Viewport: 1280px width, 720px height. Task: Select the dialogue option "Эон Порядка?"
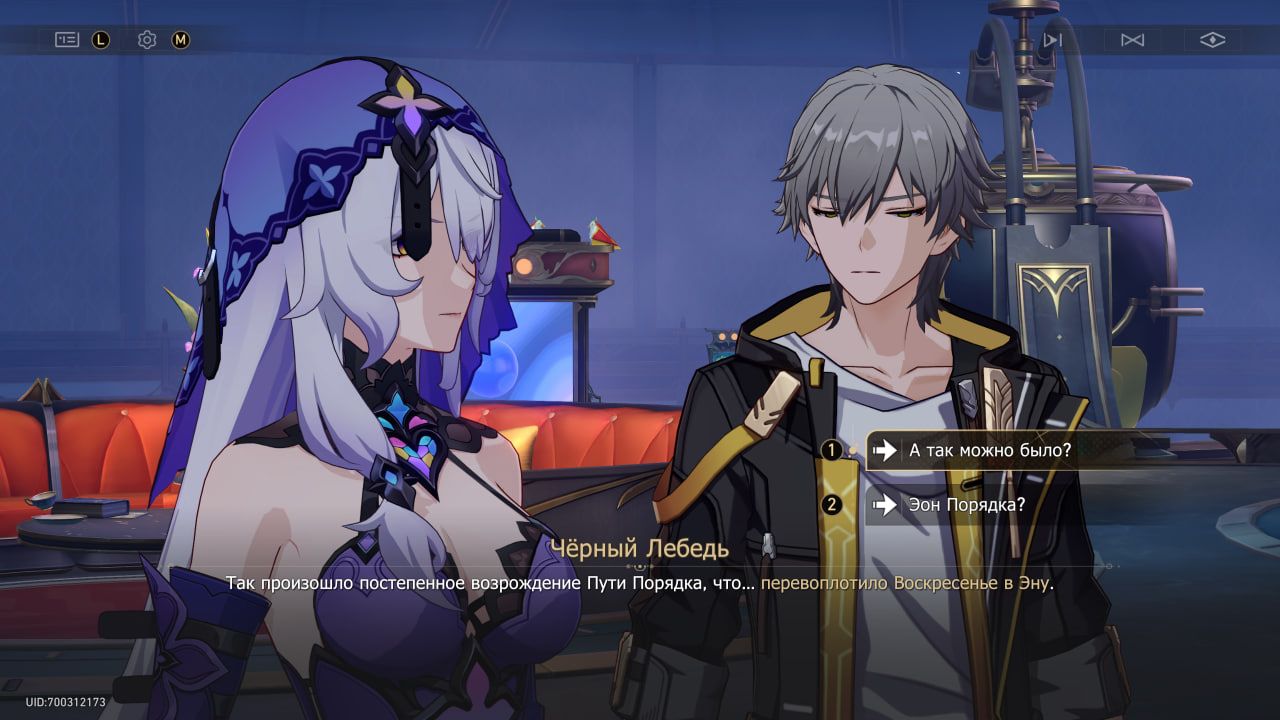(x=966, y=505)
